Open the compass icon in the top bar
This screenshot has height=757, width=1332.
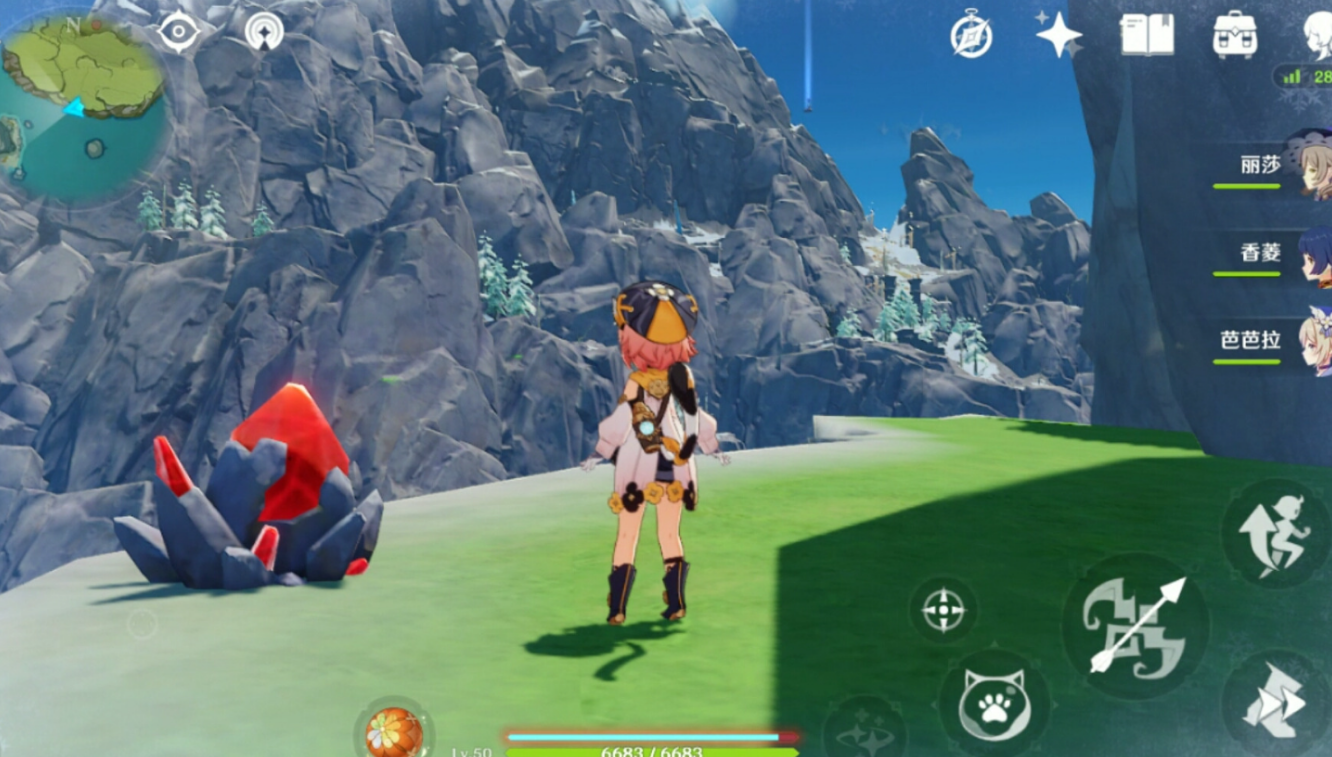(x=971, y=37)
